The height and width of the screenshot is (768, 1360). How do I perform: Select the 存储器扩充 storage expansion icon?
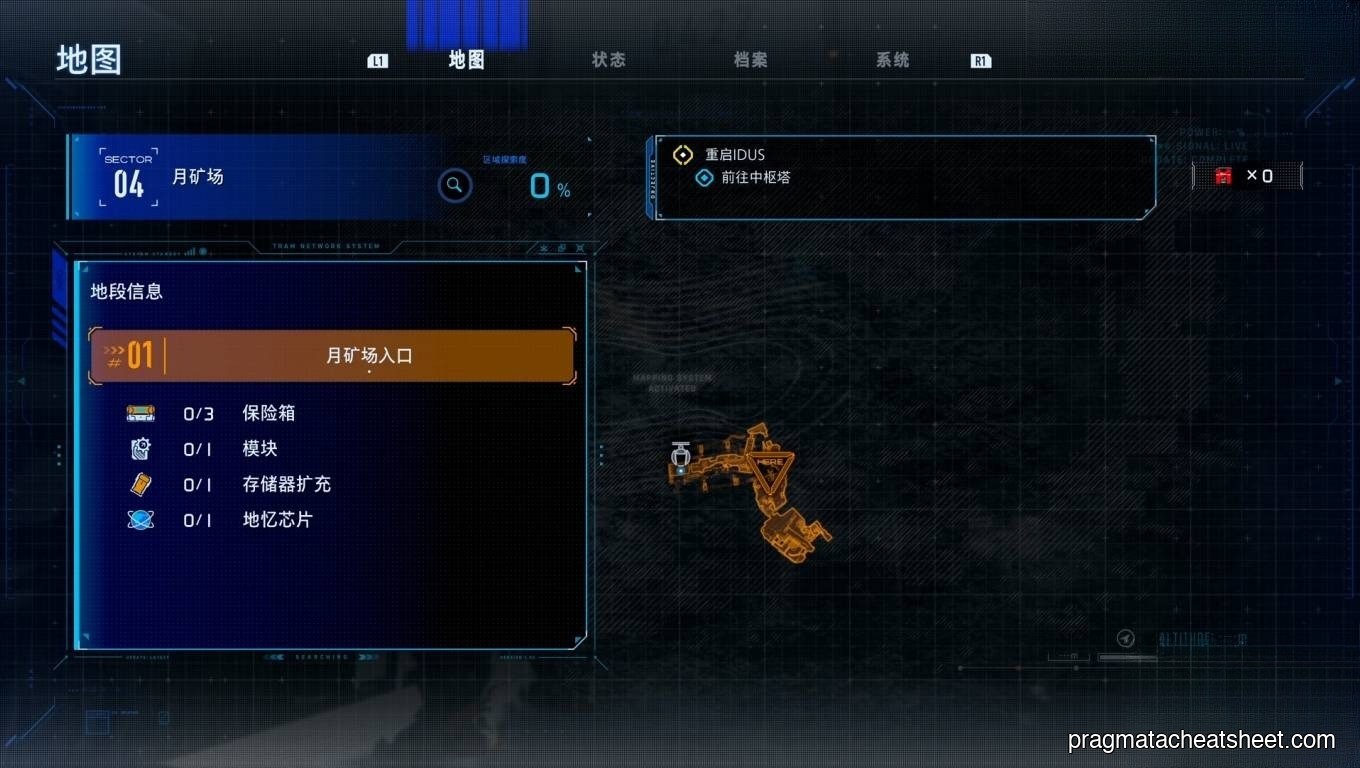(140, 484)
